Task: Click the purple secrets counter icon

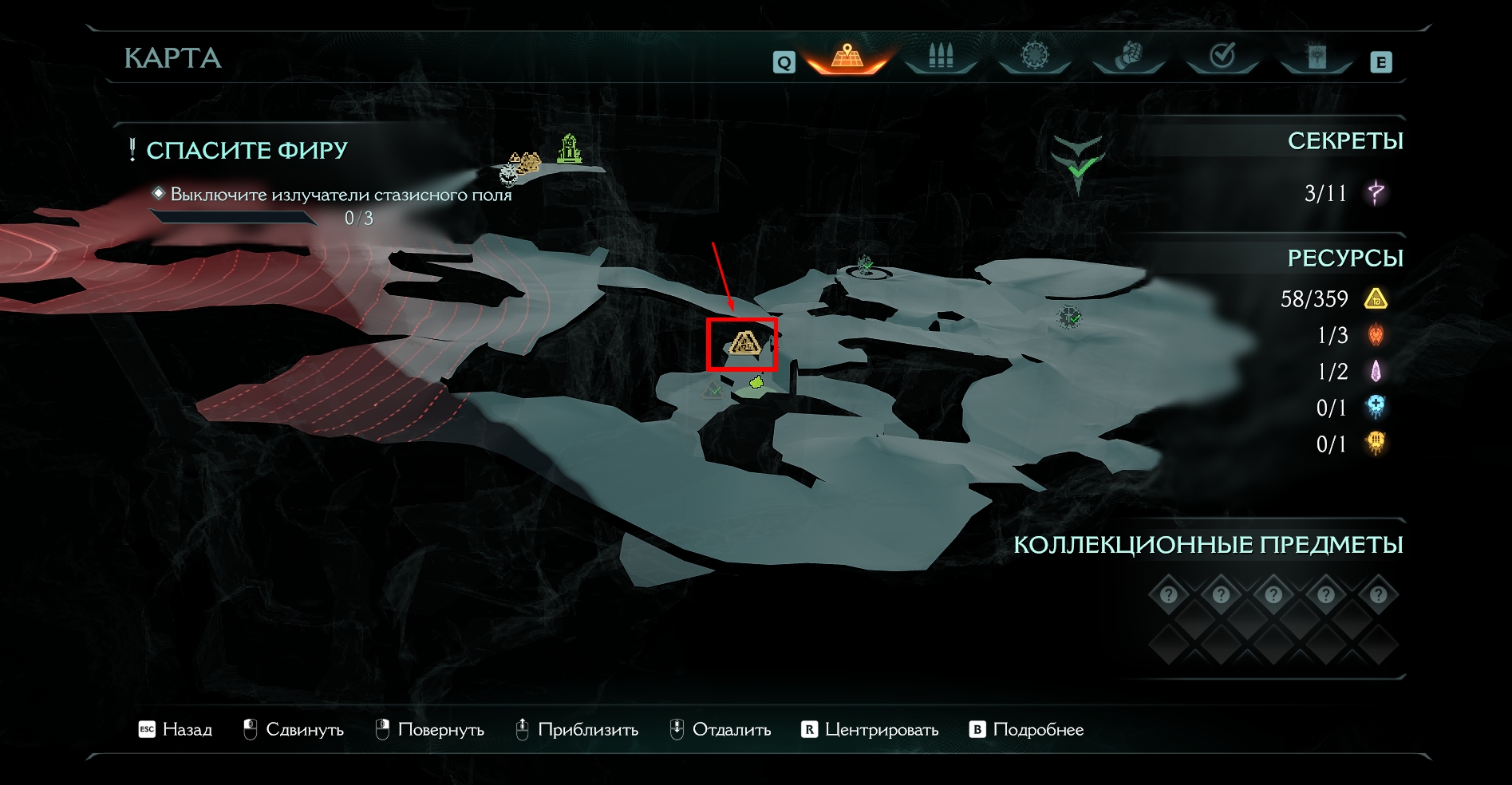Action: coord(1376,192)
